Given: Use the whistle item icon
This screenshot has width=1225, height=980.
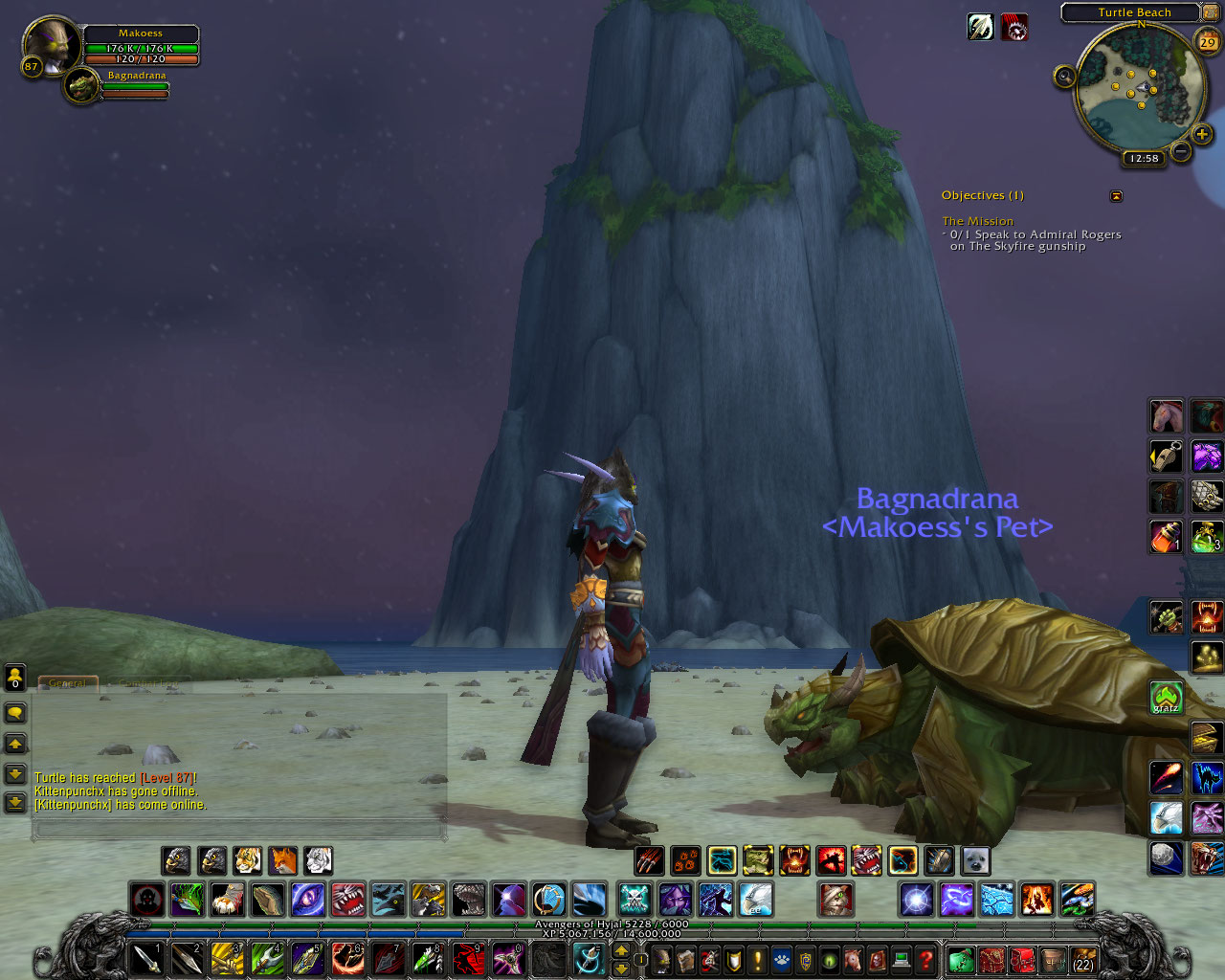Looking at the screenshot, I should 1166,457.
